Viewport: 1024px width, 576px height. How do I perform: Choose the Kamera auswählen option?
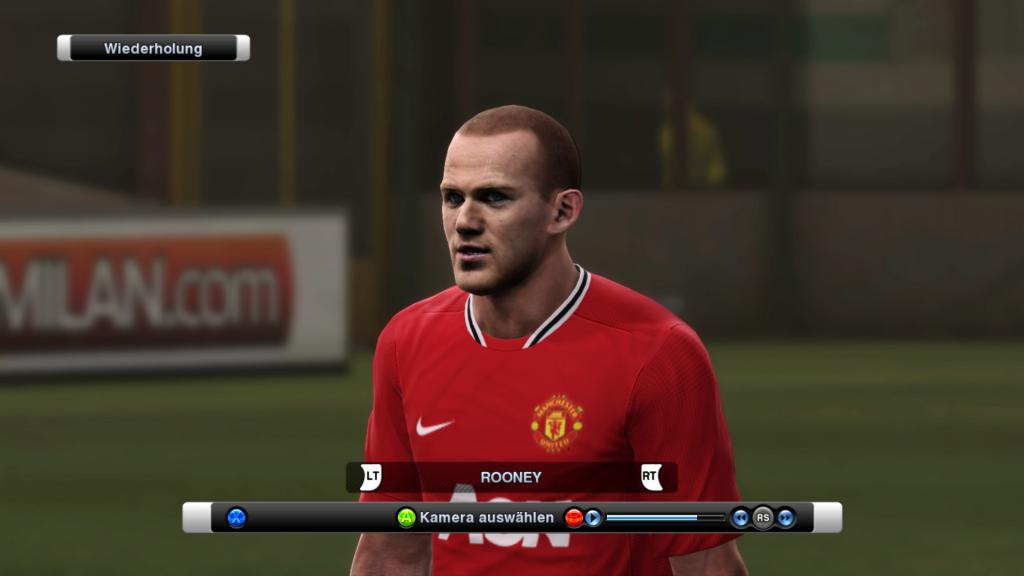point(486,518)
